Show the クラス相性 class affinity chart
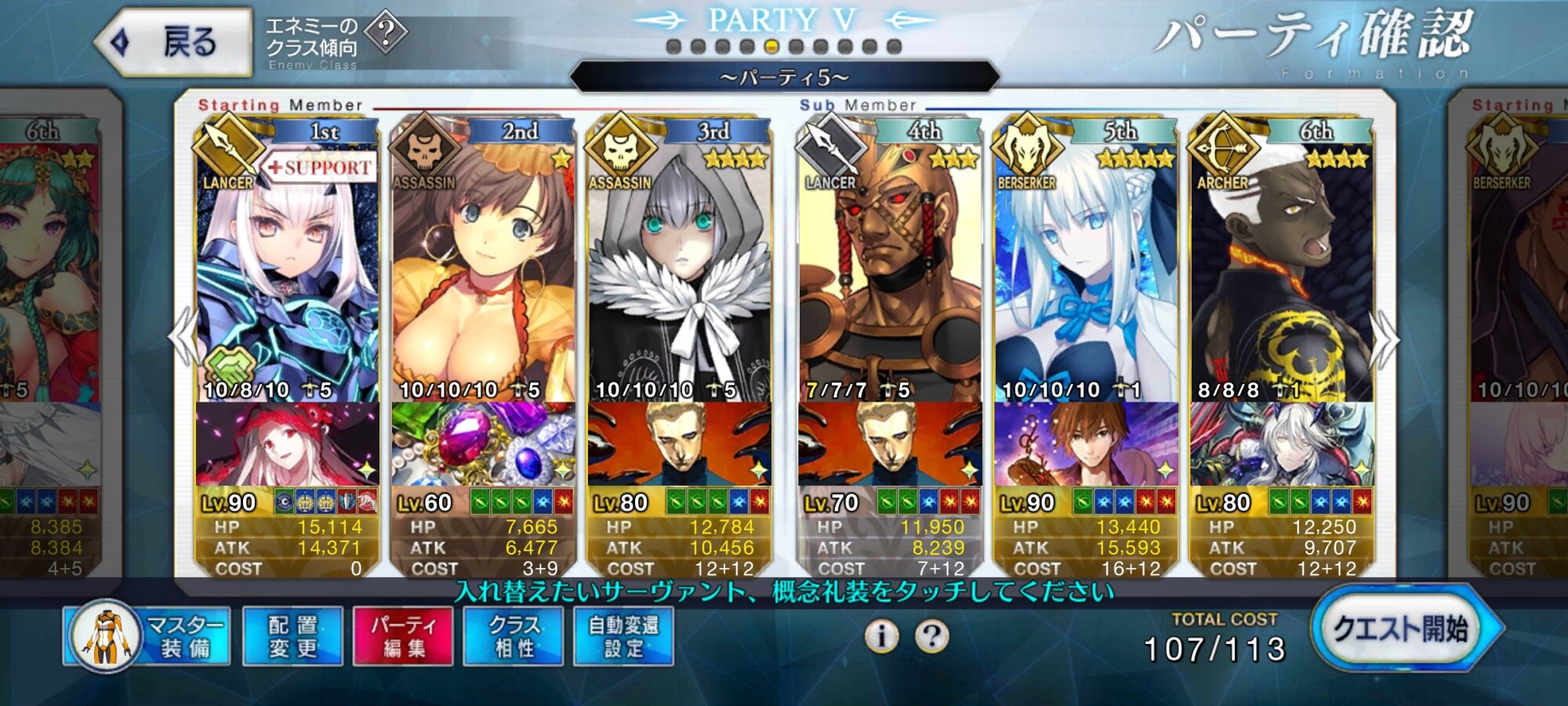This screenshot has height=706, width=1568. coord(514,636)
